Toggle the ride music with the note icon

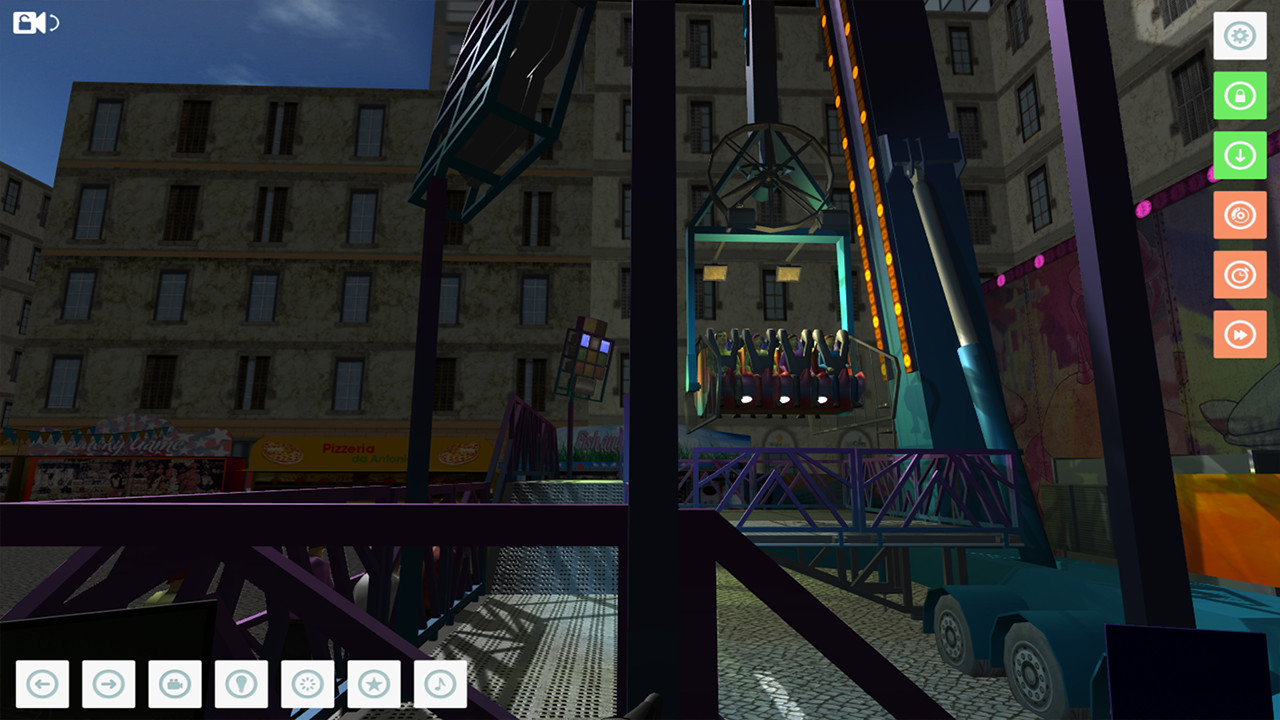tap(439, 684)
